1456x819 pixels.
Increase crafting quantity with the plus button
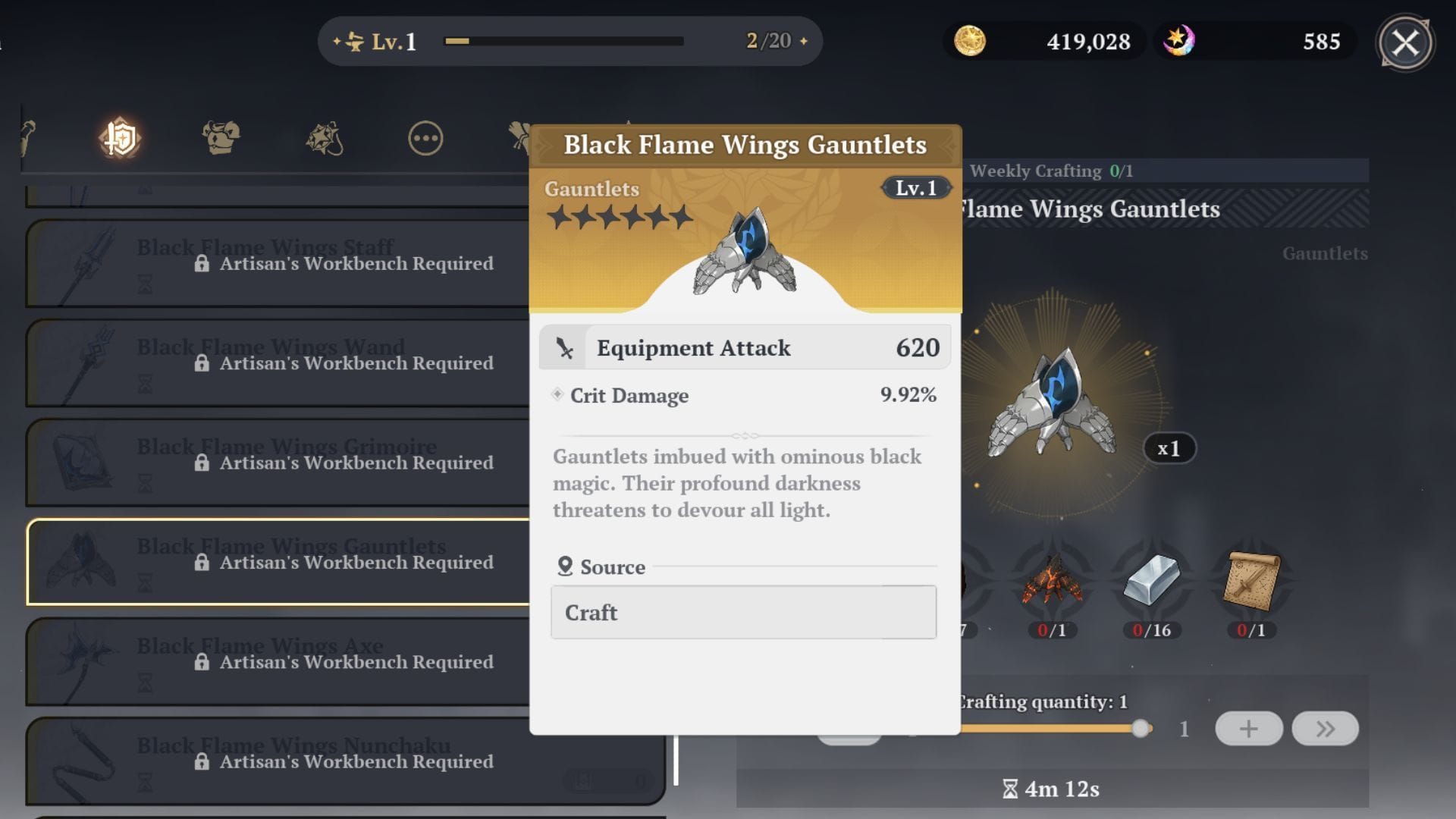point(1248,729)
